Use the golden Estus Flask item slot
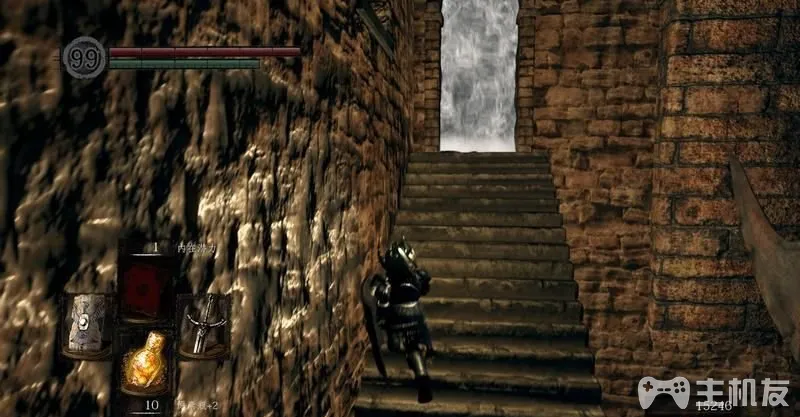Screen dimensions: 800x417 [x=145, y=364]
